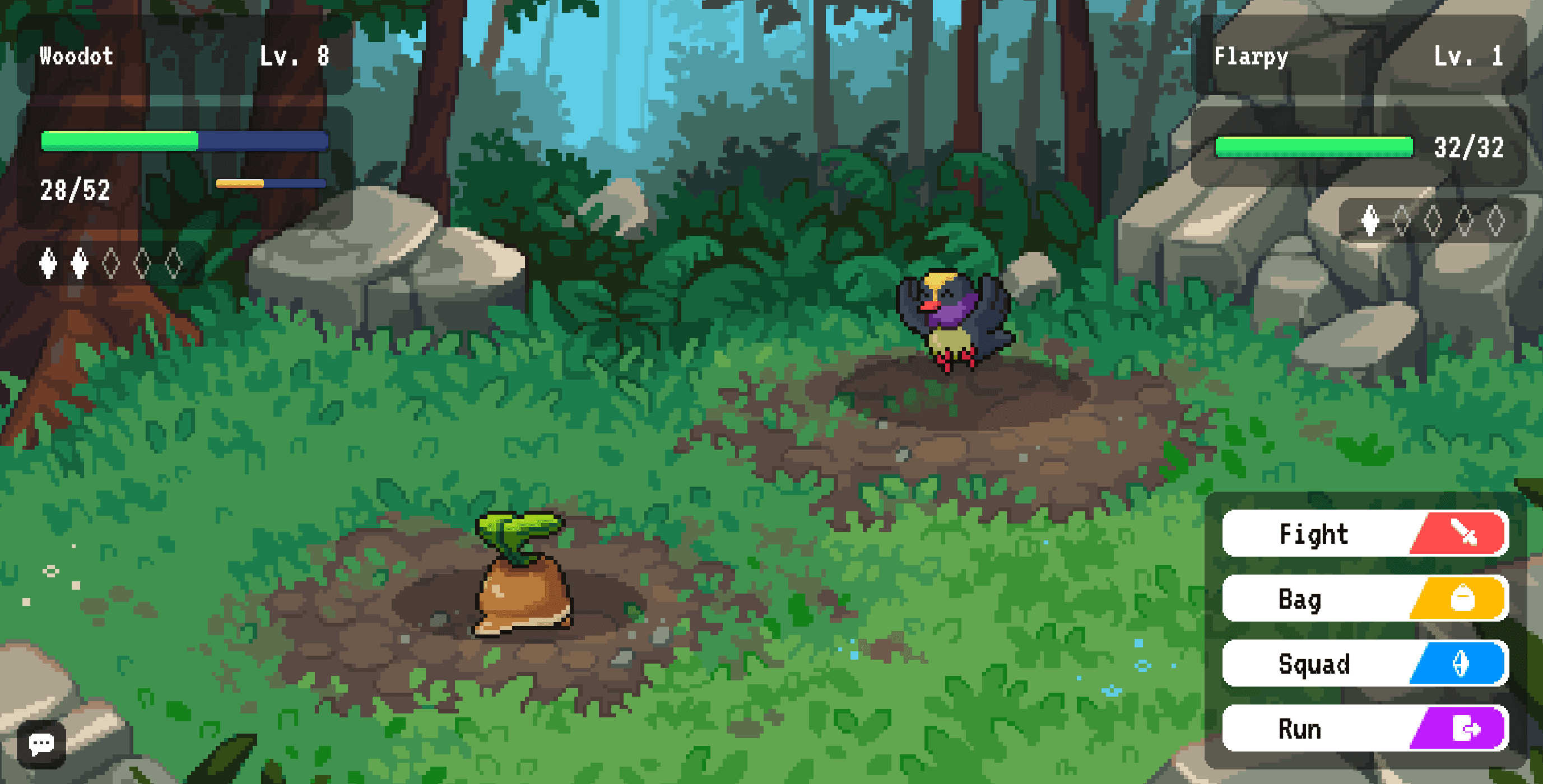Open the chat bubble icon in bottom-left corner

(42, 743)
